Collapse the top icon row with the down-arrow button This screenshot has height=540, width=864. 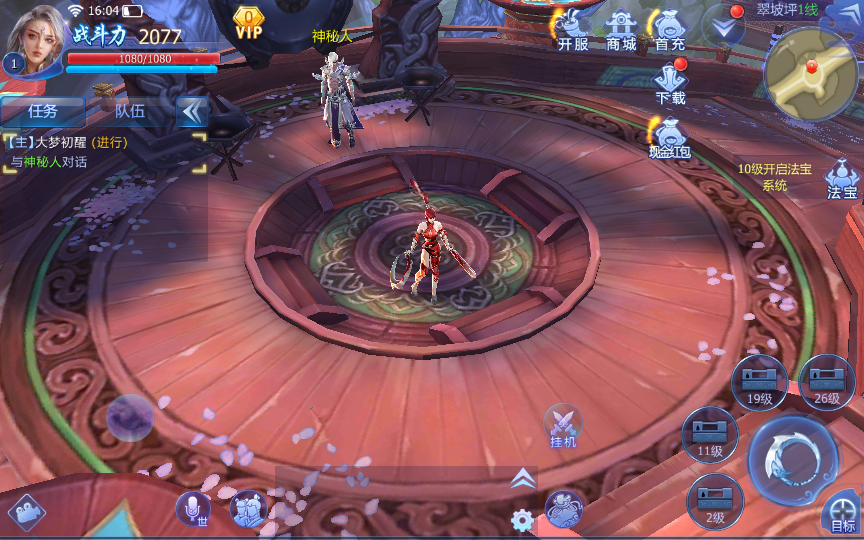coord(723,27)
